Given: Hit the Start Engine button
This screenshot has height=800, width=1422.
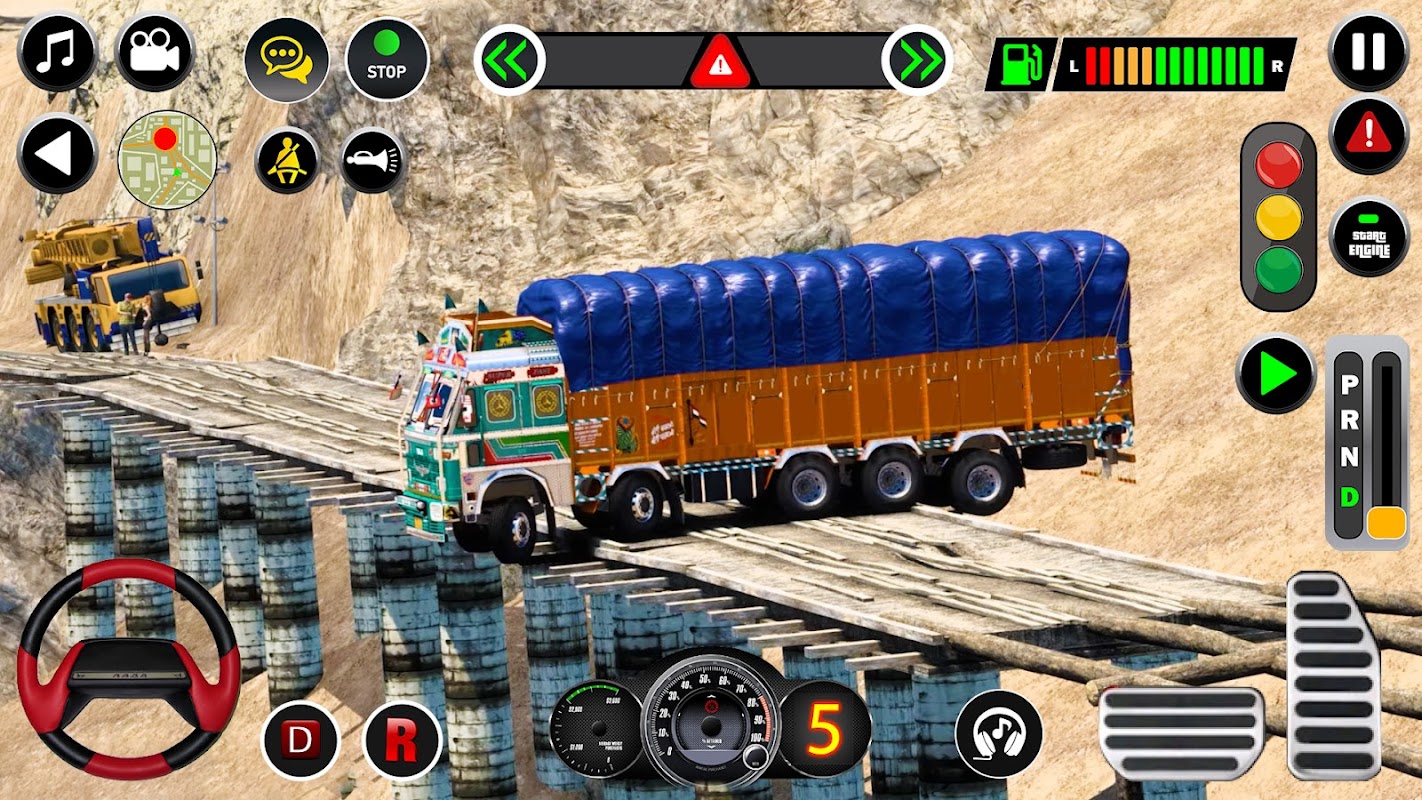Looking at the screenshot, I should tap(1368, 237).
